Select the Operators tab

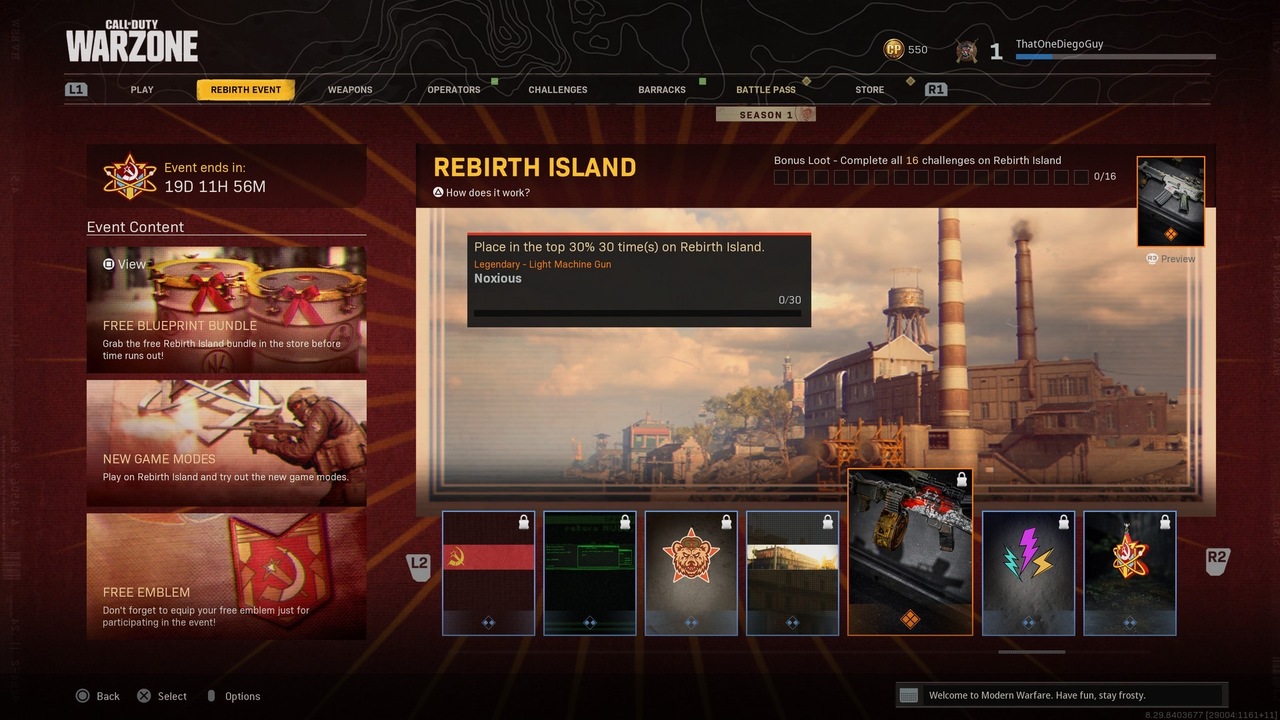pyautogui.click(x=454, y=90)
